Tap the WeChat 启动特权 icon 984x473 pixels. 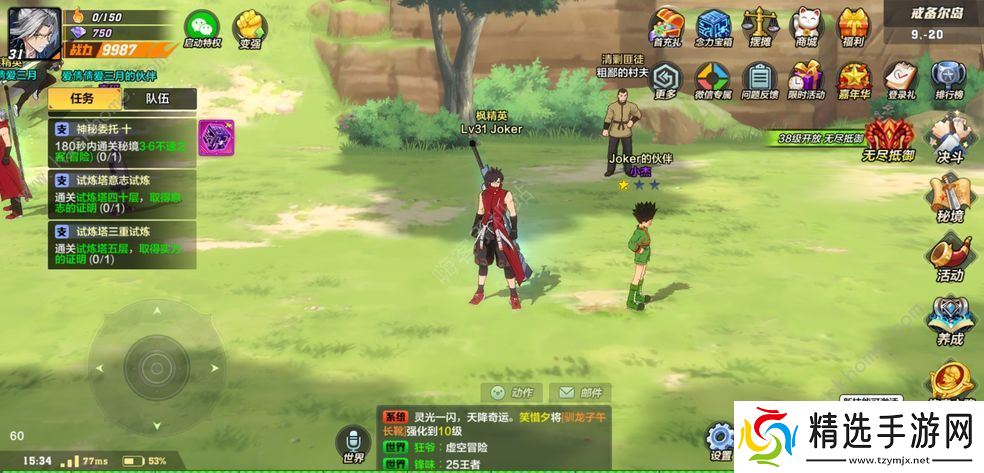204,28
